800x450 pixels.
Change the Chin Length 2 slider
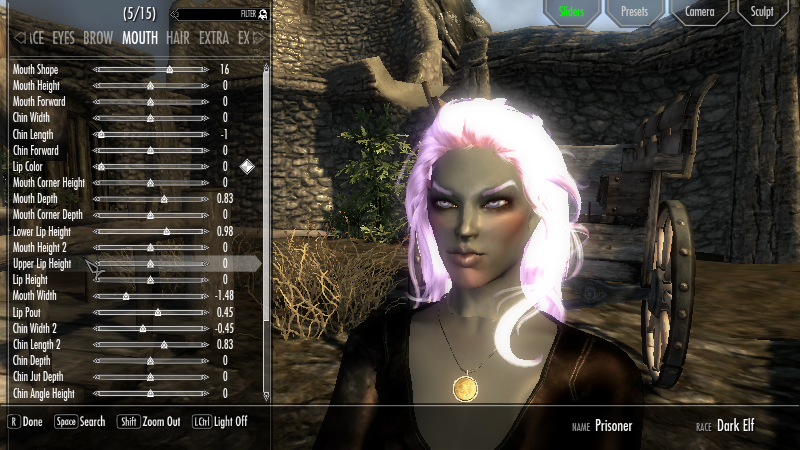164,344
